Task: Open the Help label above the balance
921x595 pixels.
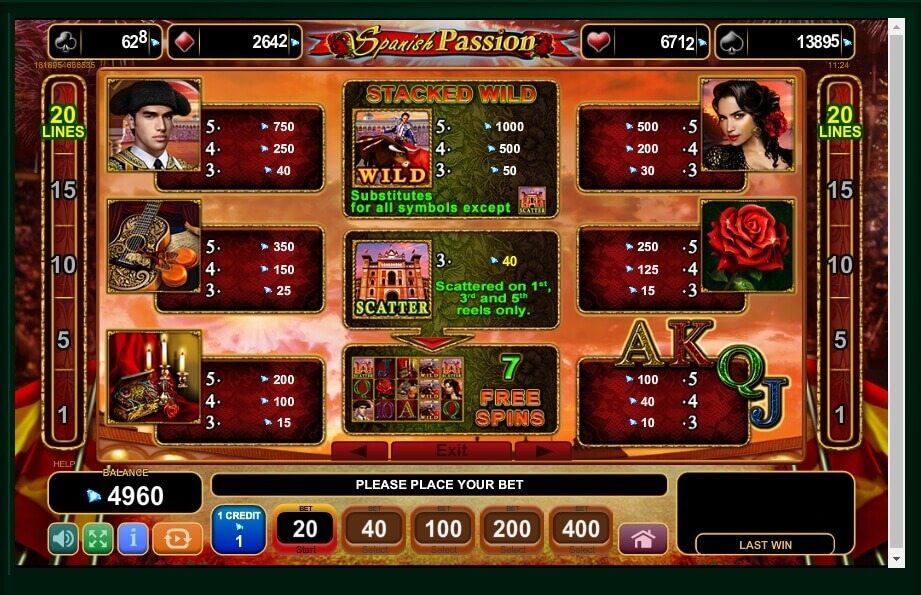Action: click(63, 465)
